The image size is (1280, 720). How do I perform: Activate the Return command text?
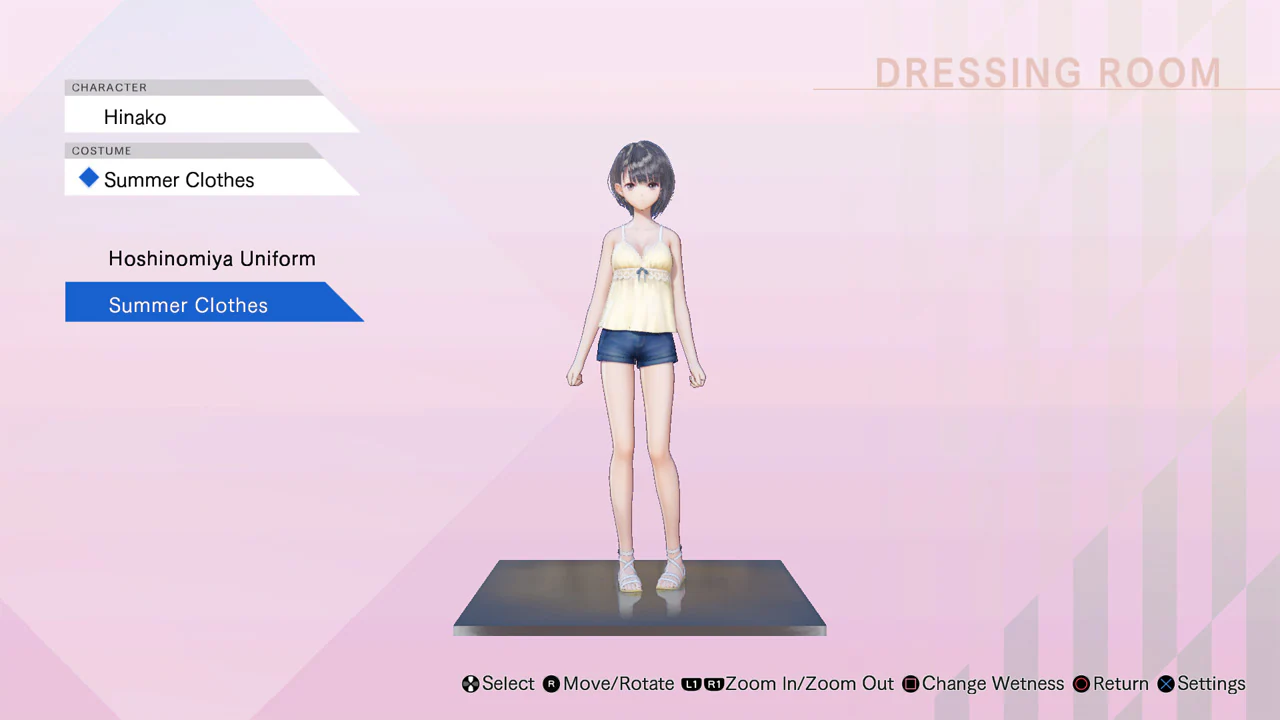(1120, 684)
